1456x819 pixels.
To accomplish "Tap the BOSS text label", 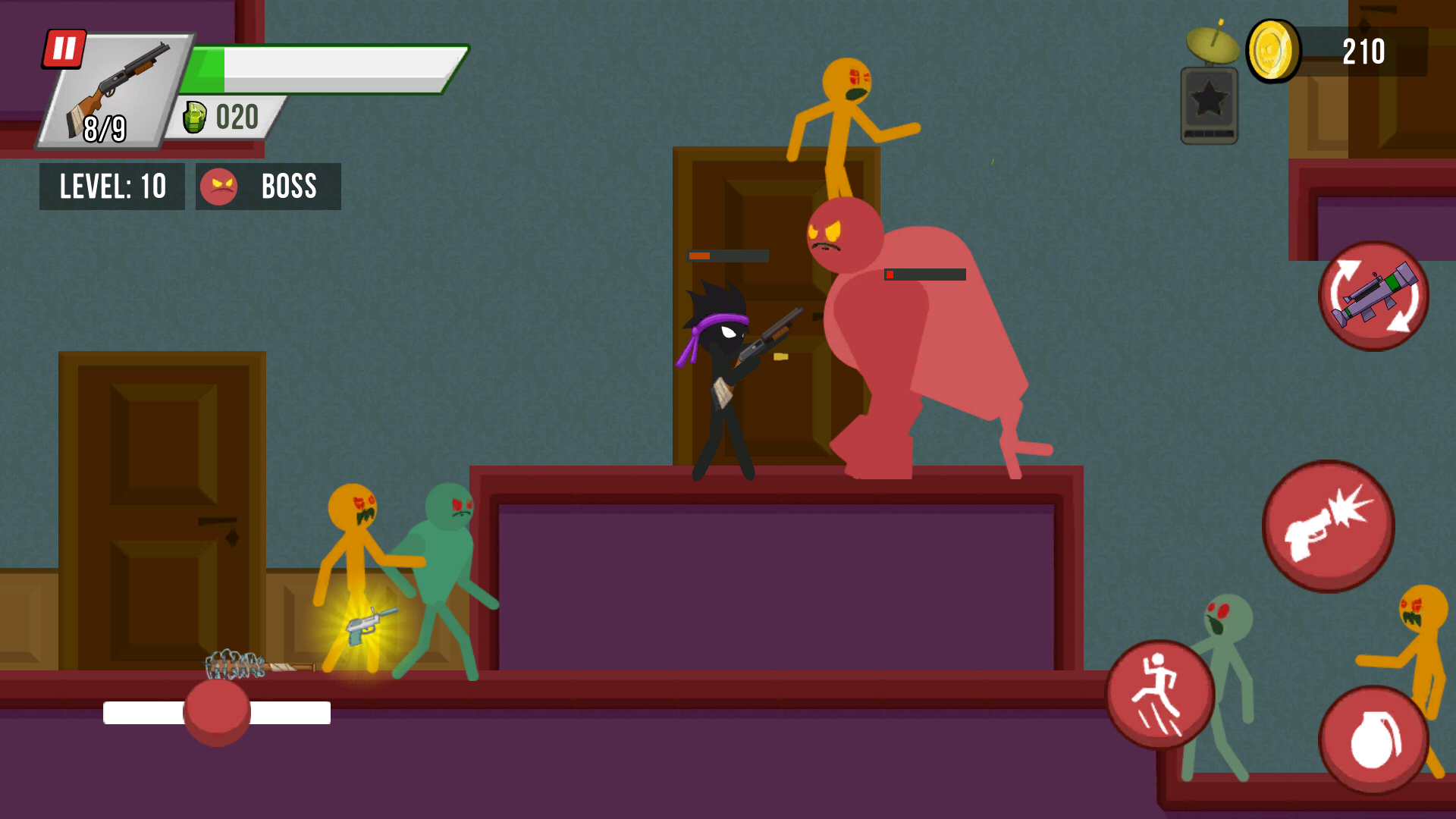I will click(289, 186).
